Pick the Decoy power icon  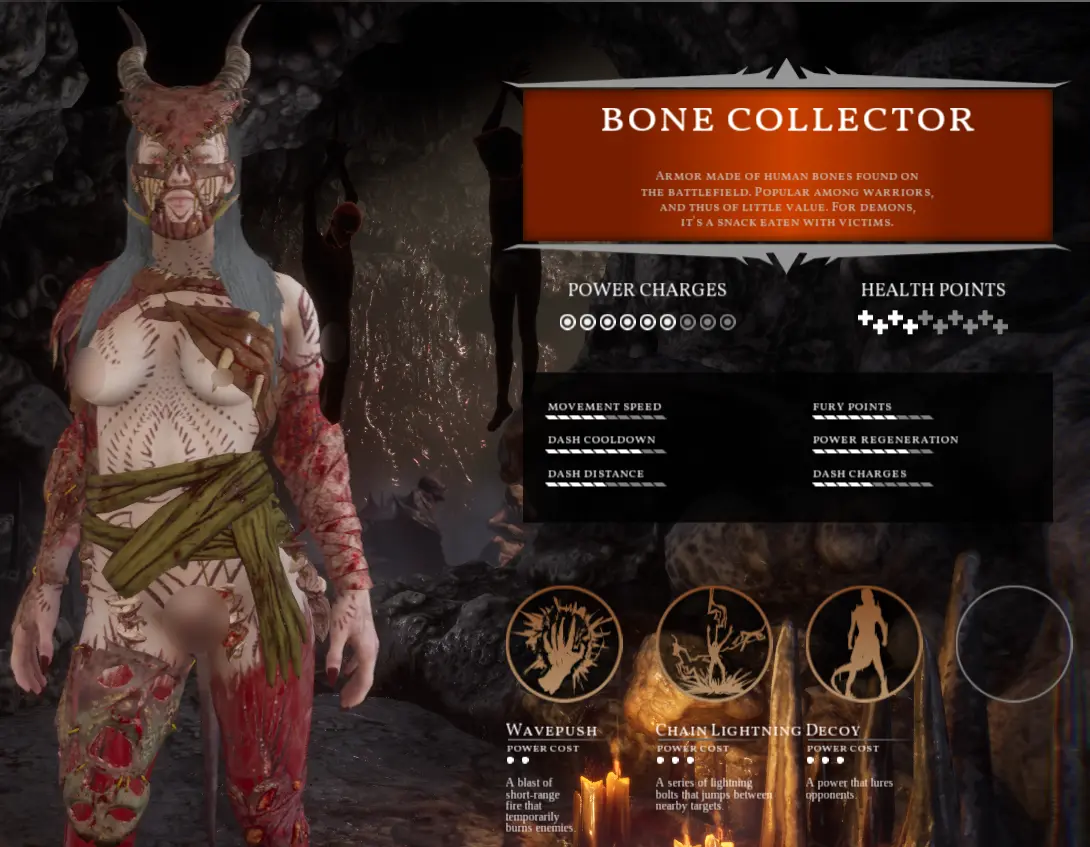tap(864, 644)
